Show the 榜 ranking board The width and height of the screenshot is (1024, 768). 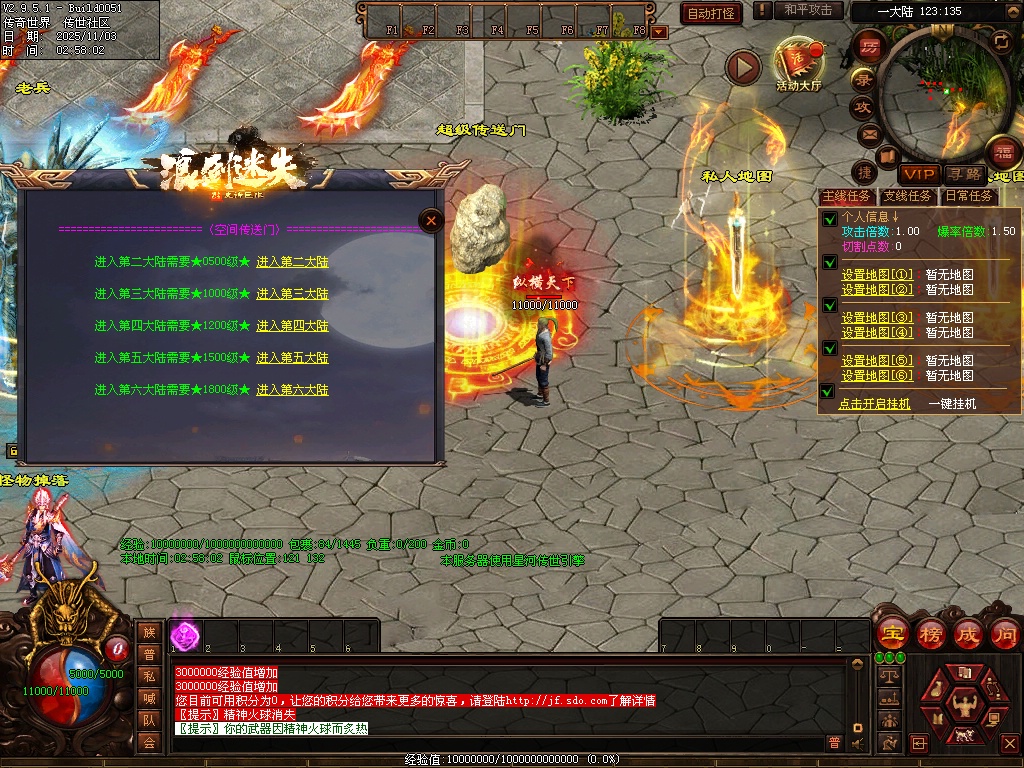point(930,633)
